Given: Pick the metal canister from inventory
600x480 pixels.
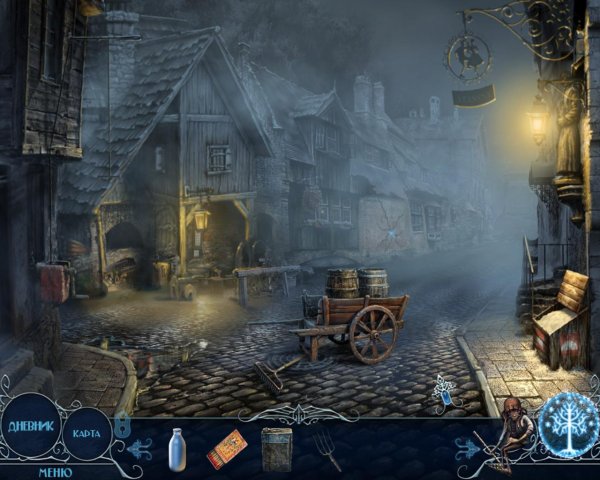Looking at the screenshot, I should point(276,448).
